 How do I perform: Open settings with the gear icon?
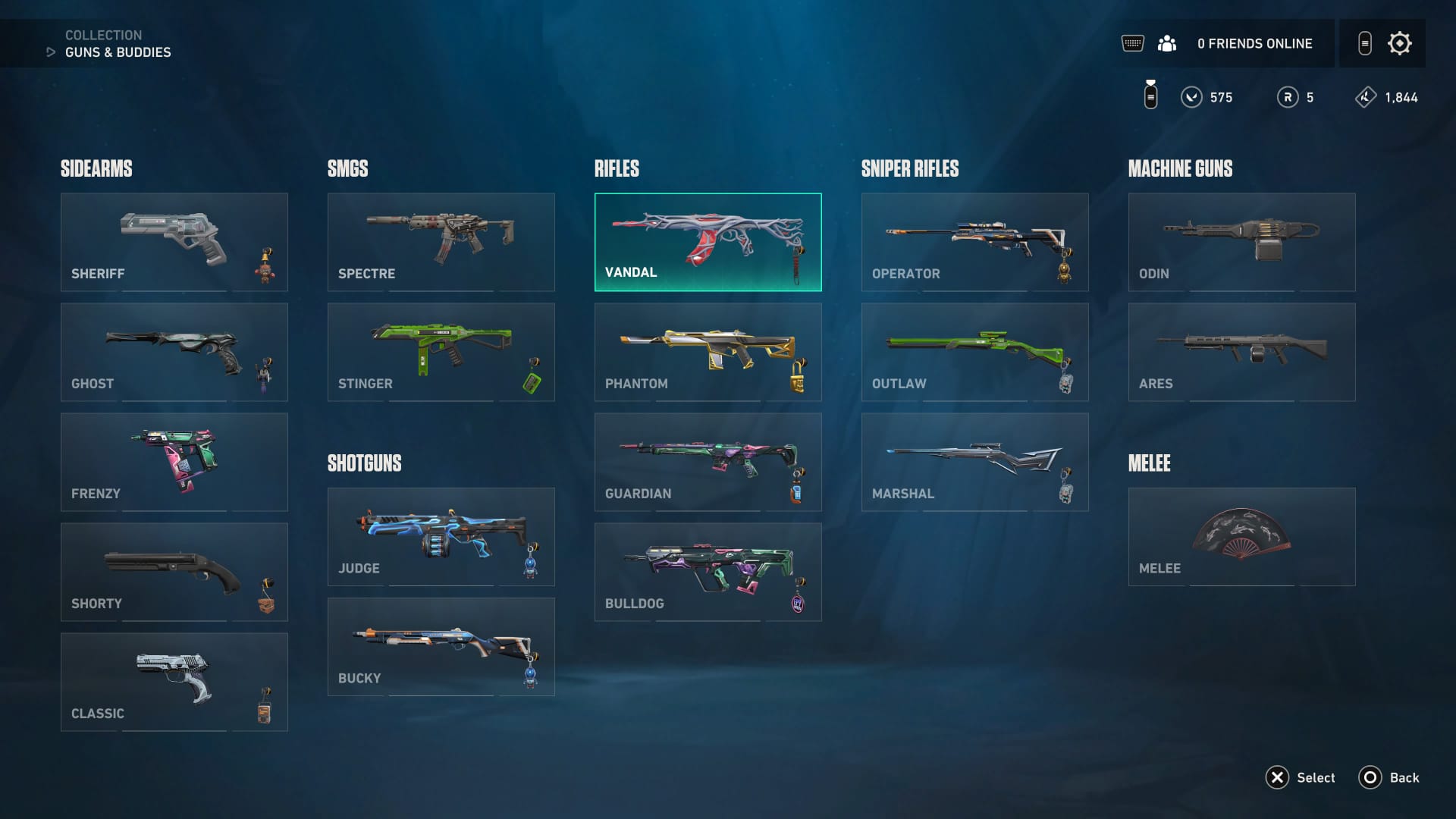coord(1400,43)
